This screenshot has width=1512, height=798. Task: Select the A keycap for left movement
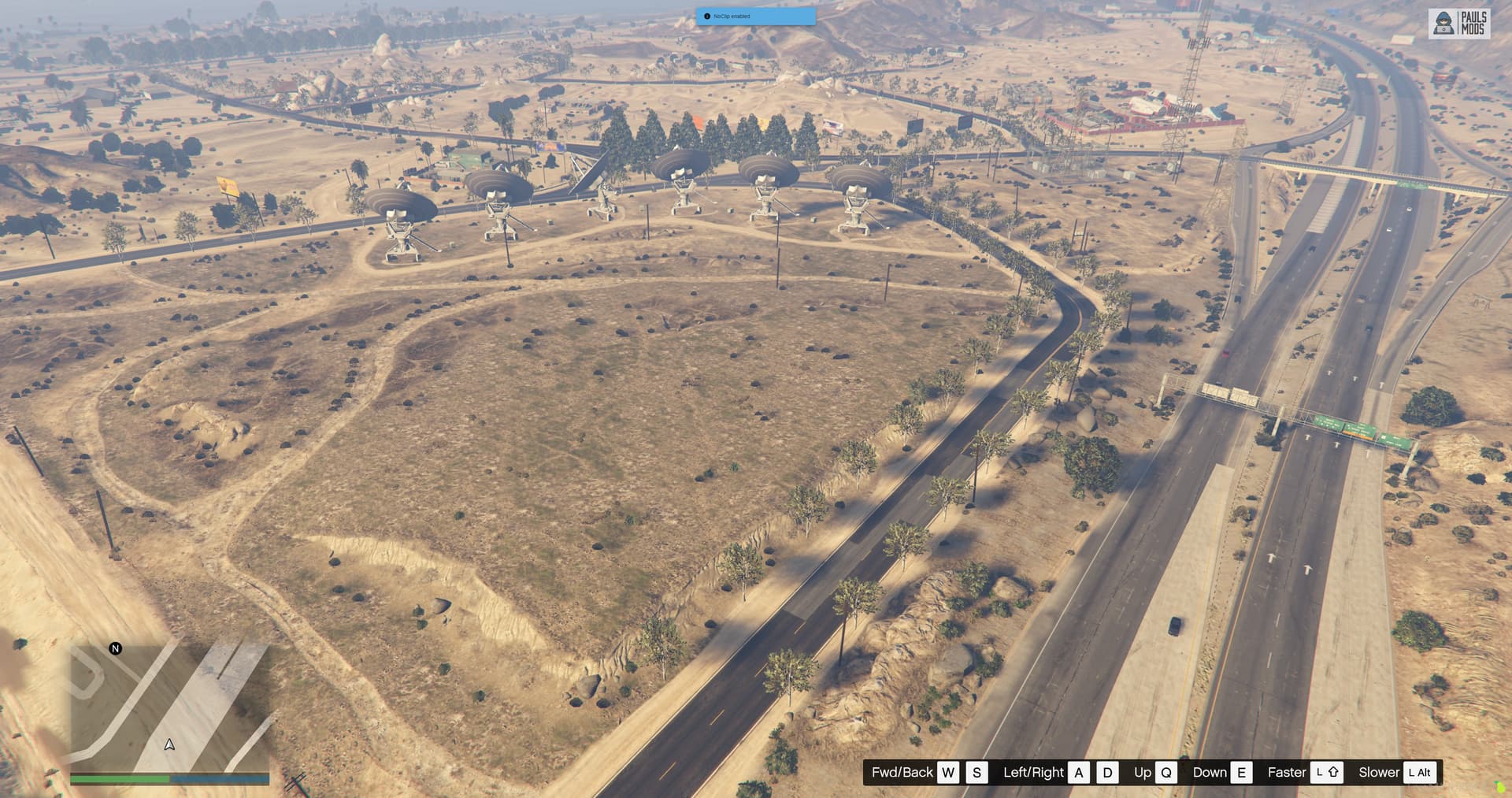pyautogui.click(x=1079, y=773)
